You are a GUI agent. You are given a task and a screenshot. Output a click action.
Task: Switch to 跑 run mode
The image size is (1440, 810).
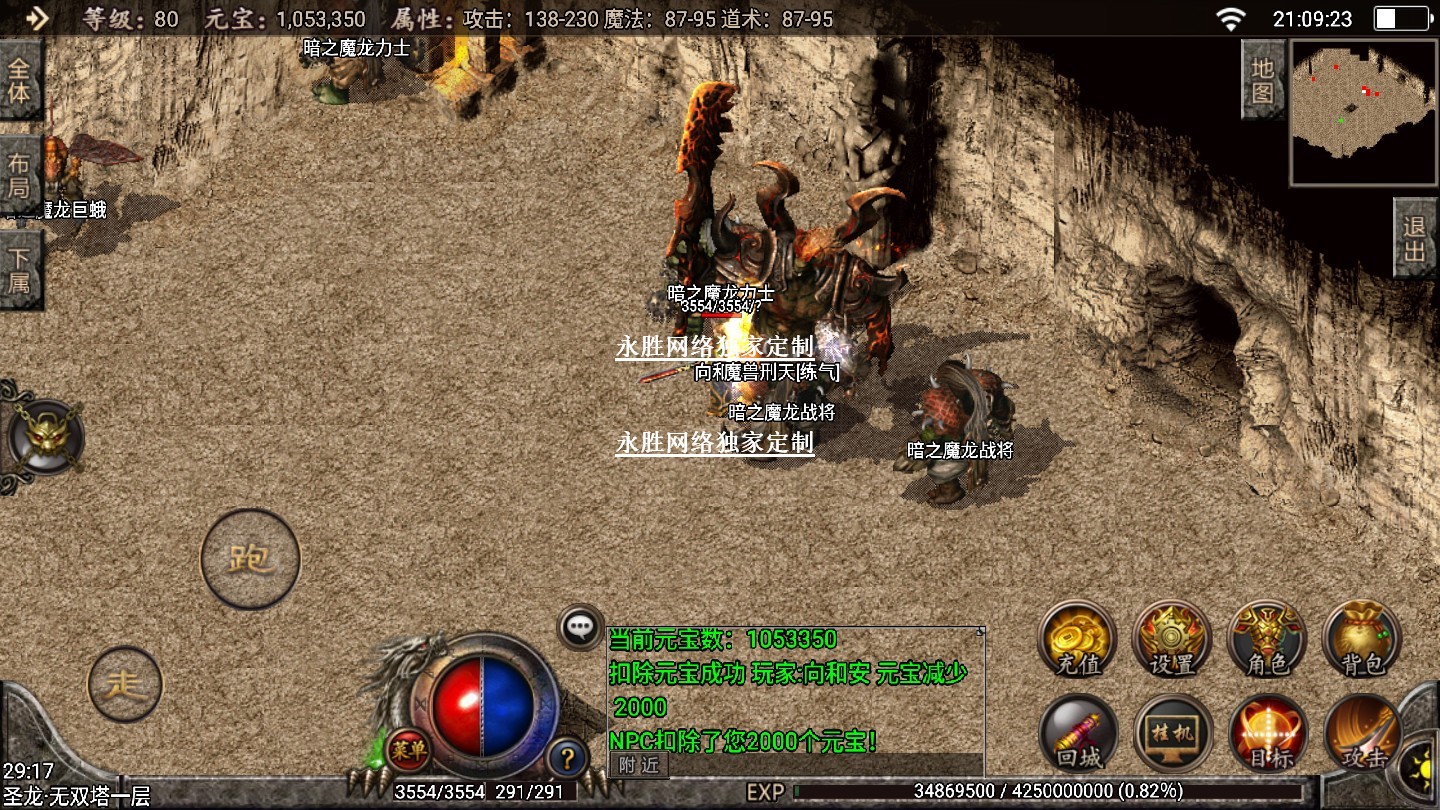pyautogui.click(x=250, y=559)
